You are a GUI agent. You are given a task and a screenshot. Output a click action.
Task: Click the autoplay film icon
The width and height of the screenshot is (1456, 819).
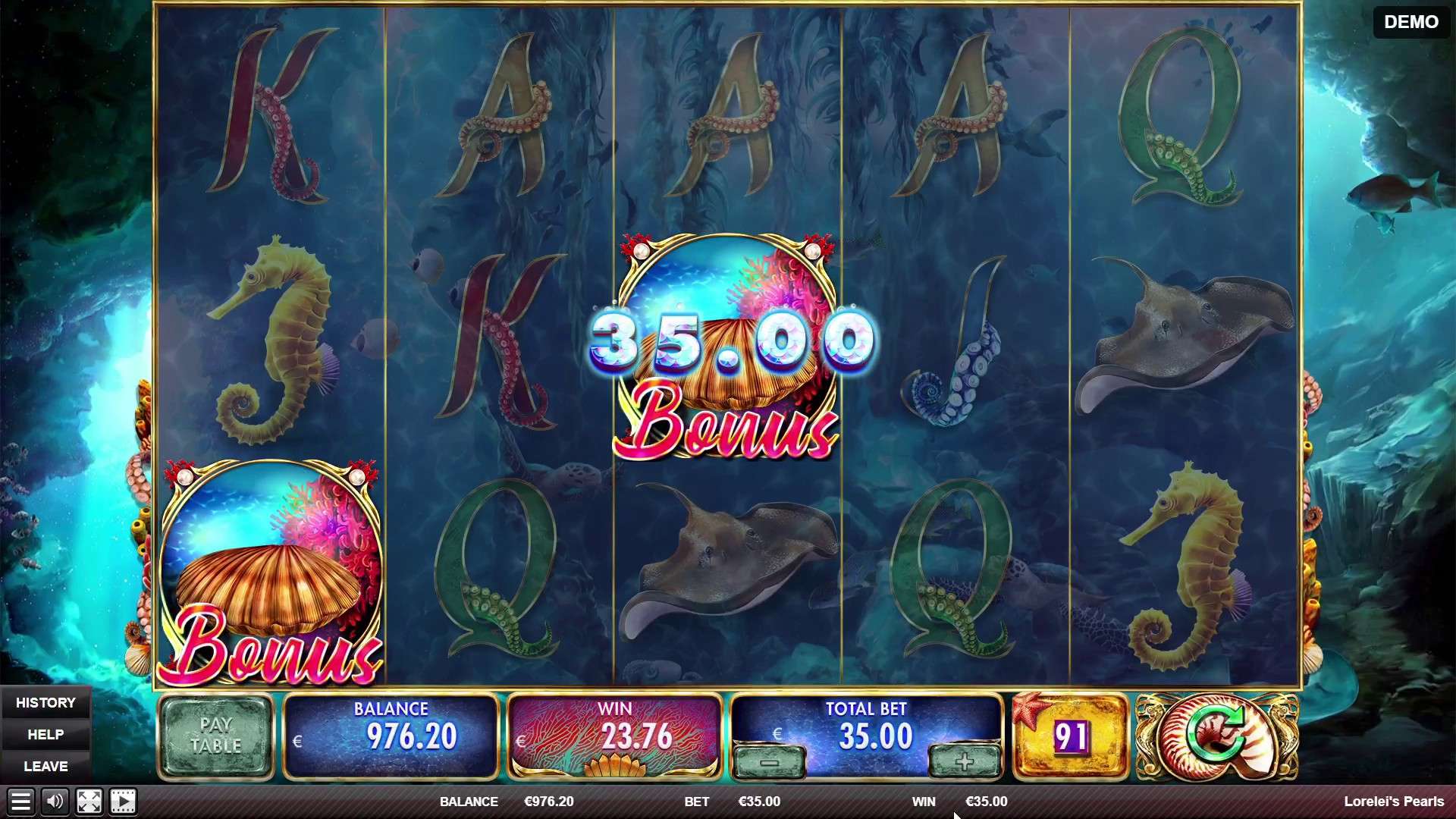123,802
